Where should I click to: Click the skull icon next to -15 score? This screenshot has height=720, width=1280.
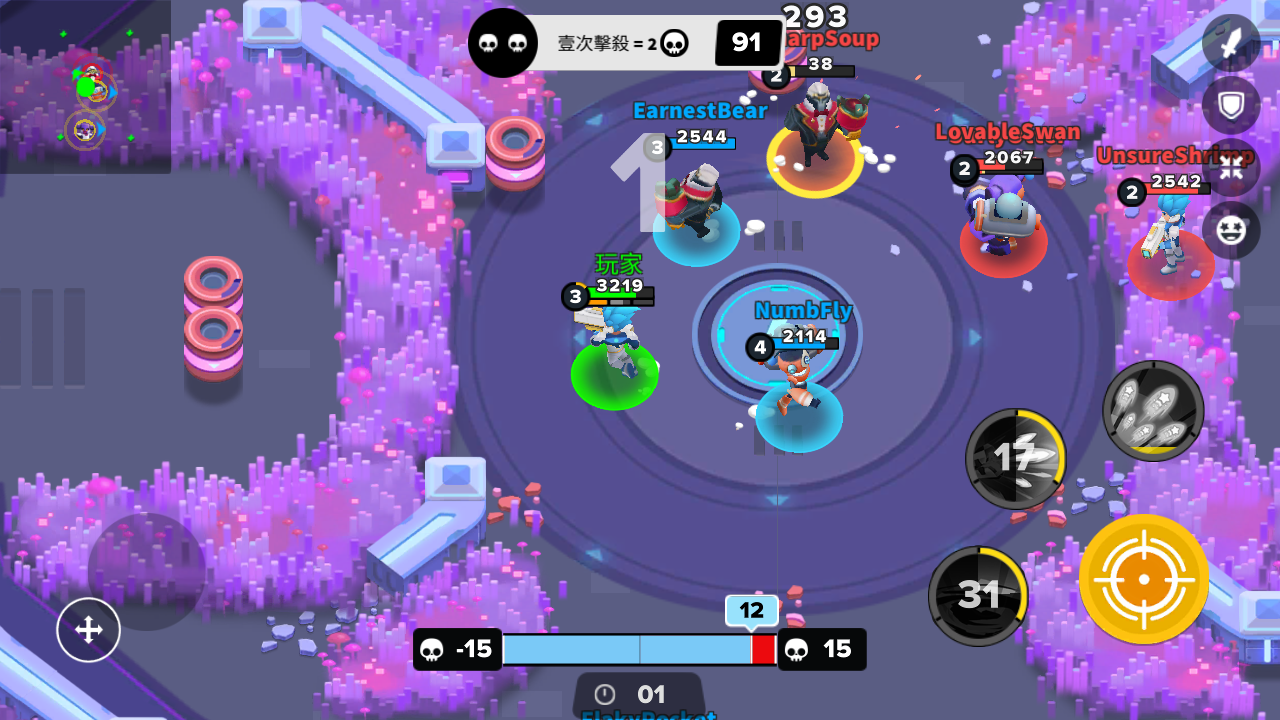tap(429, 649)
